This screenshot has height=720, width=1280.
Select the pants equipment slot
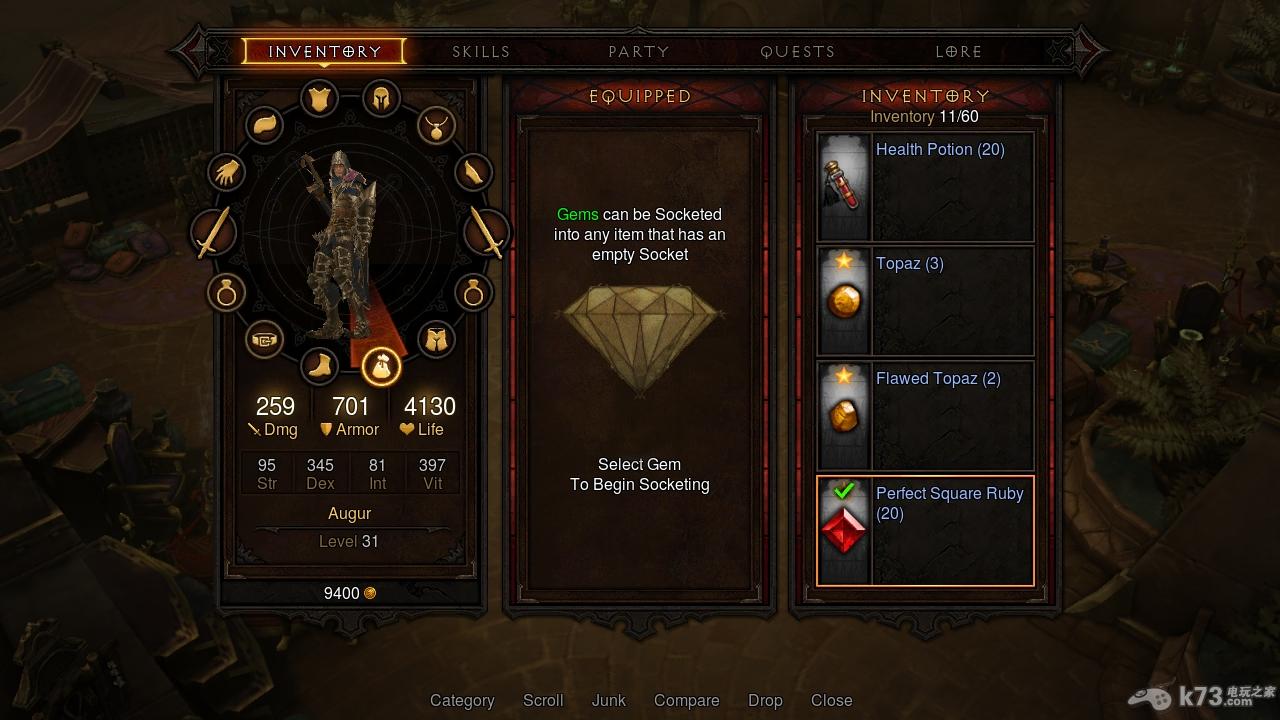(436, 340)
